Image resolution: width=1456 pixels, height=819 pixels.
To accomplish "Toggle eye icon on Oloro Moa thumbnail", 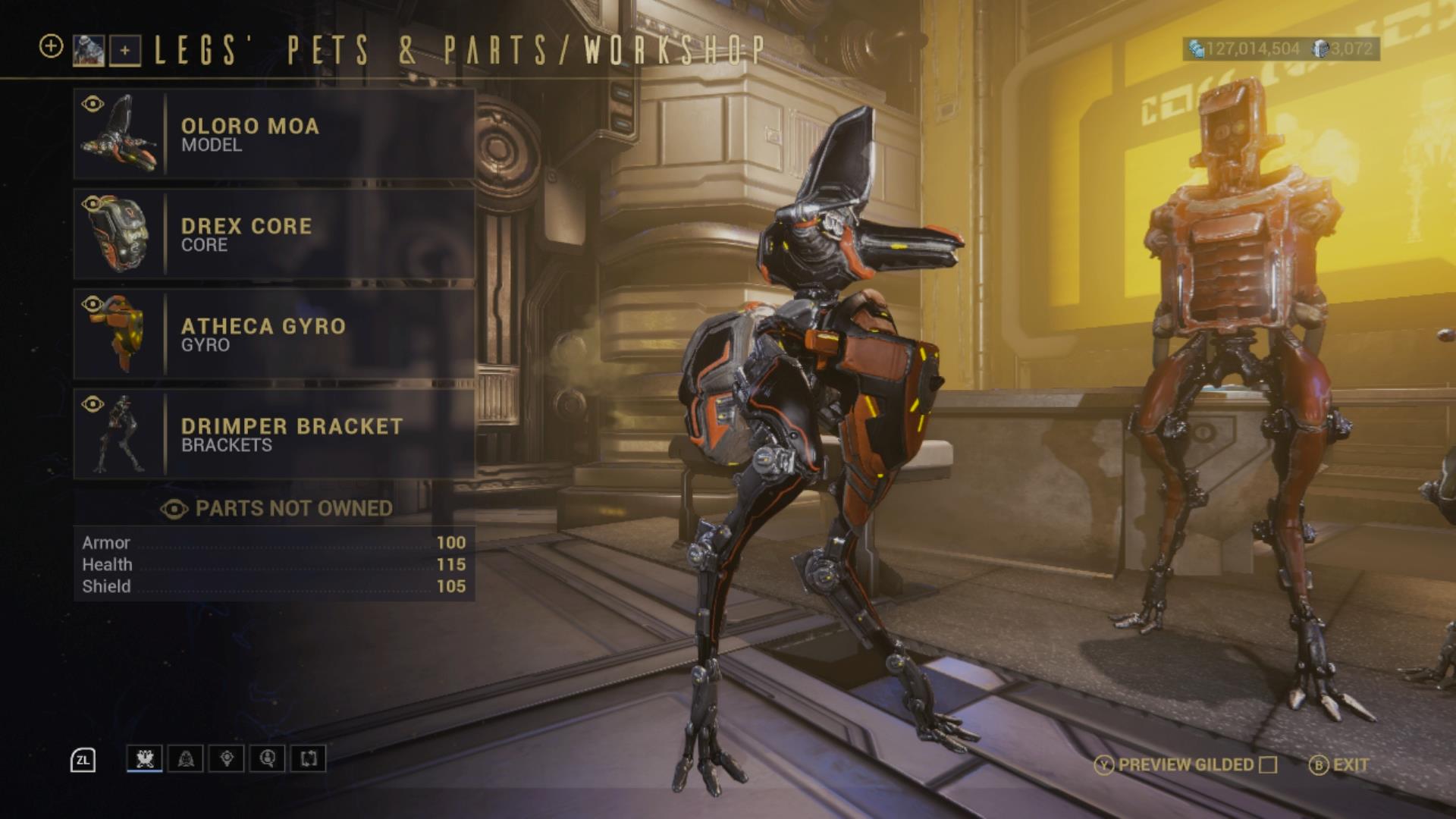I will [93, 104].
